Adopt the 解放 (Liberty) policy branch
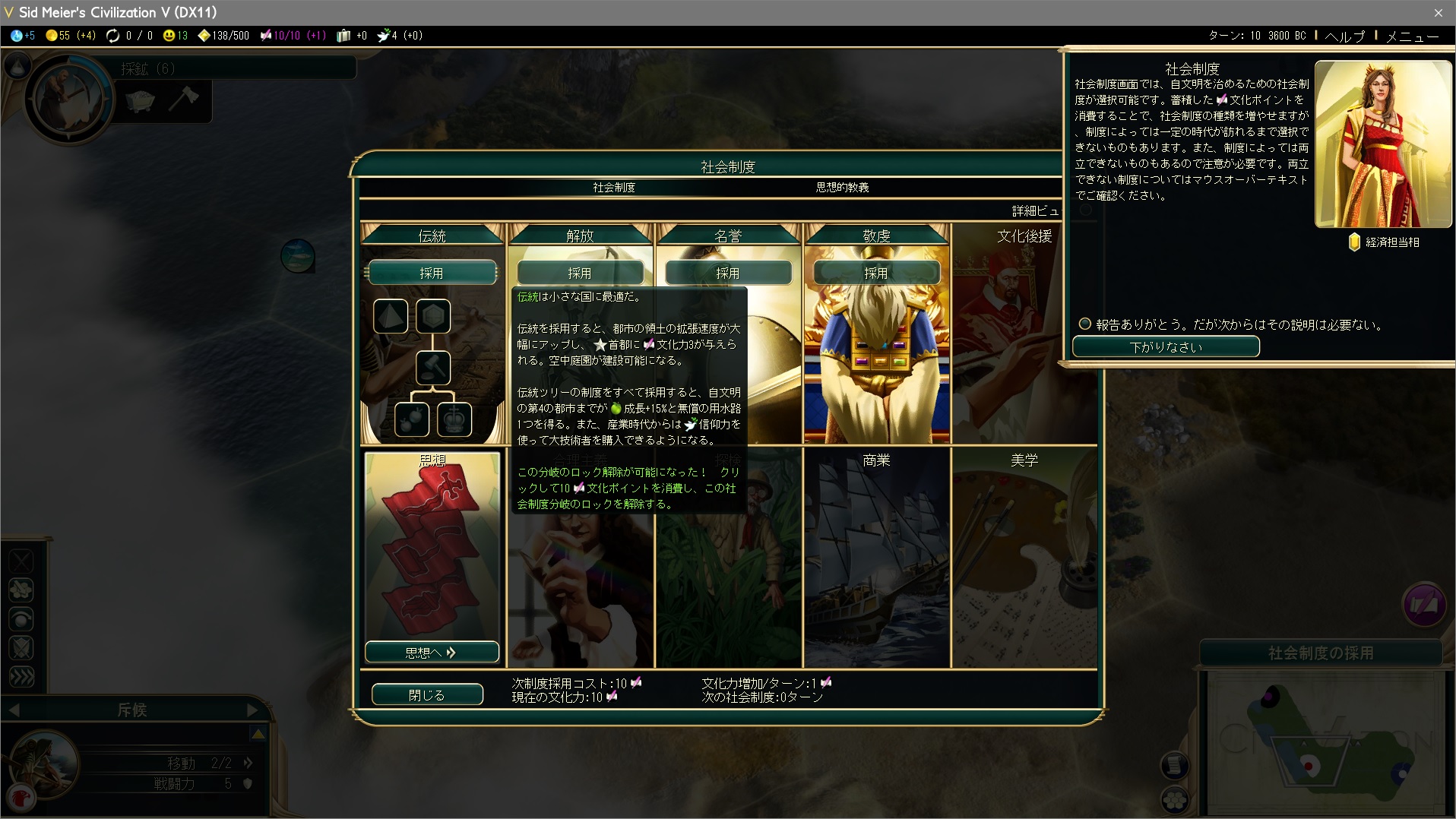This screenshot has width=1456, height=819. coord(579,273)
